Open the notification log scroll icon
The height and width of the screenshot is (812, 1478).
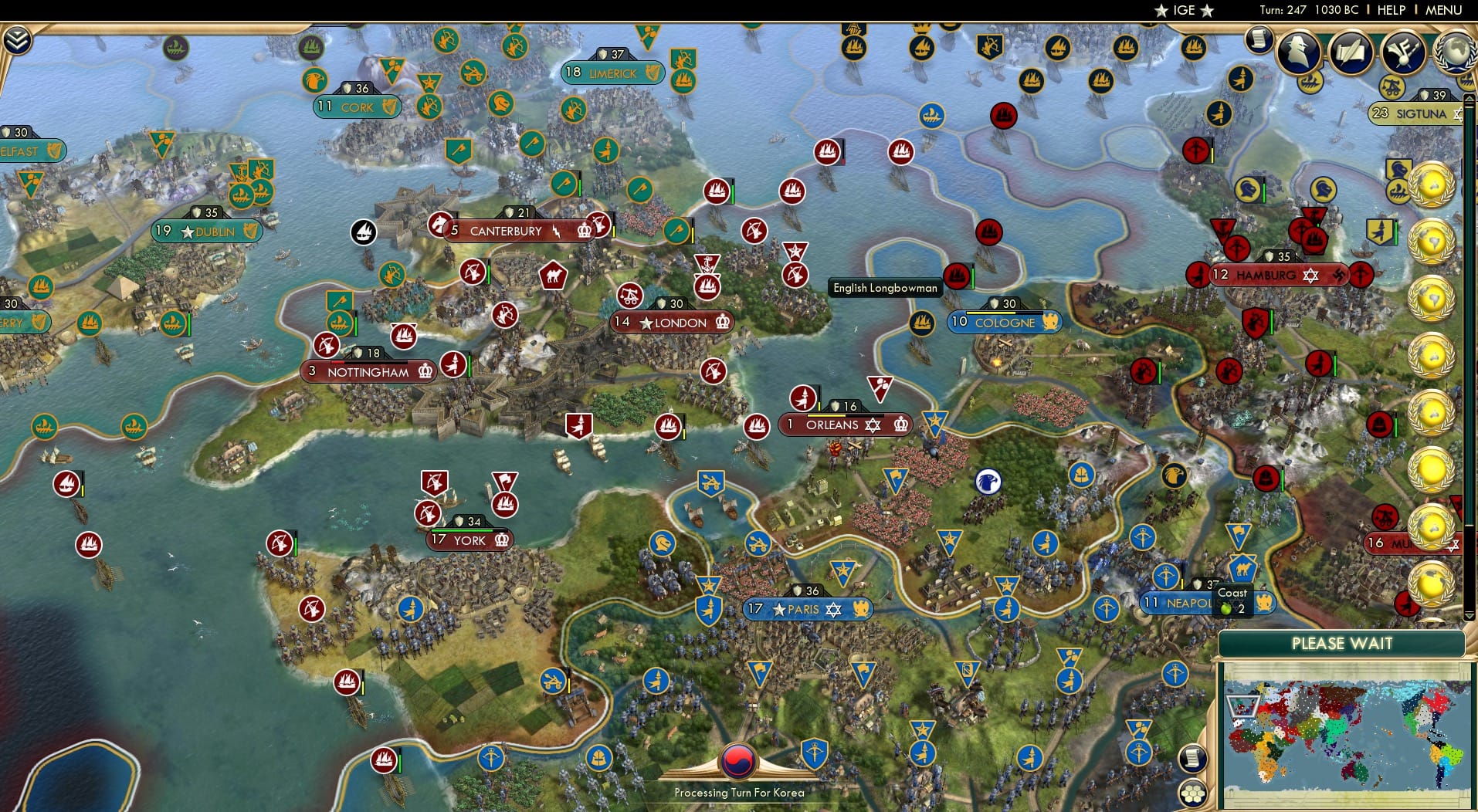(x=1260, y=39)
